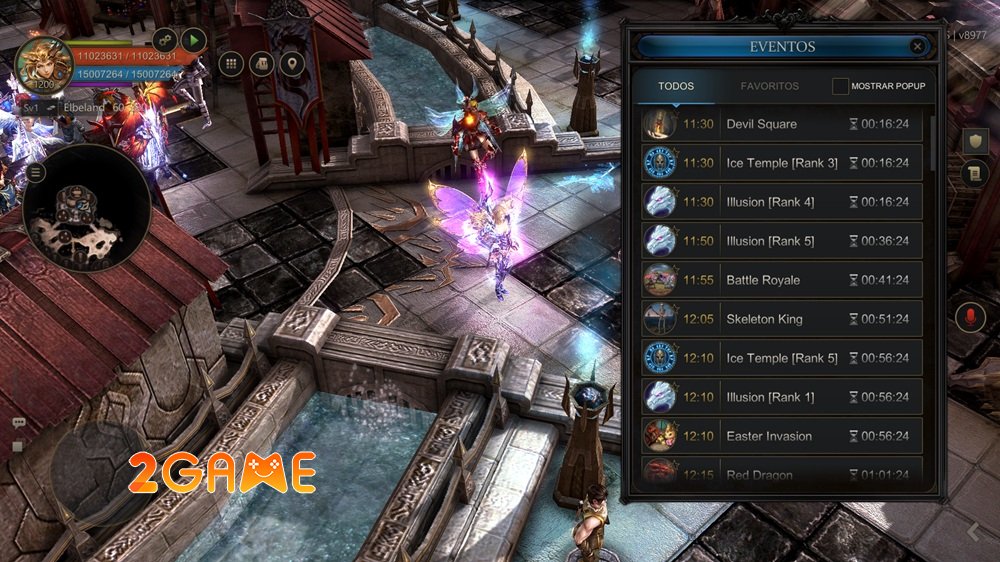Click the map location pin icon
The height and width of the screenshot is (562, 1000).
point(292,64)
